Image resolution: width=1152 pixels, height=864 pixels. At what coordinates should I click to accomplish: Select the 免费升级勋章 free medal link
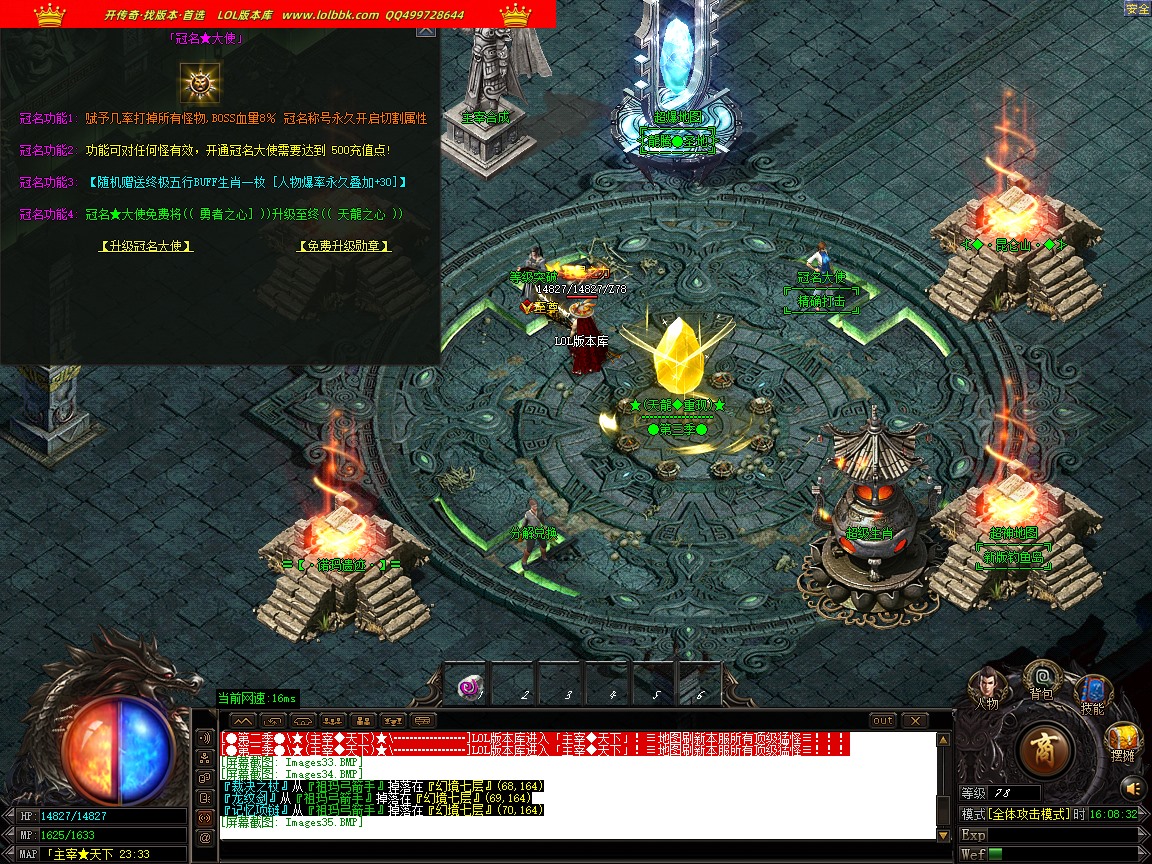point(344,246)
